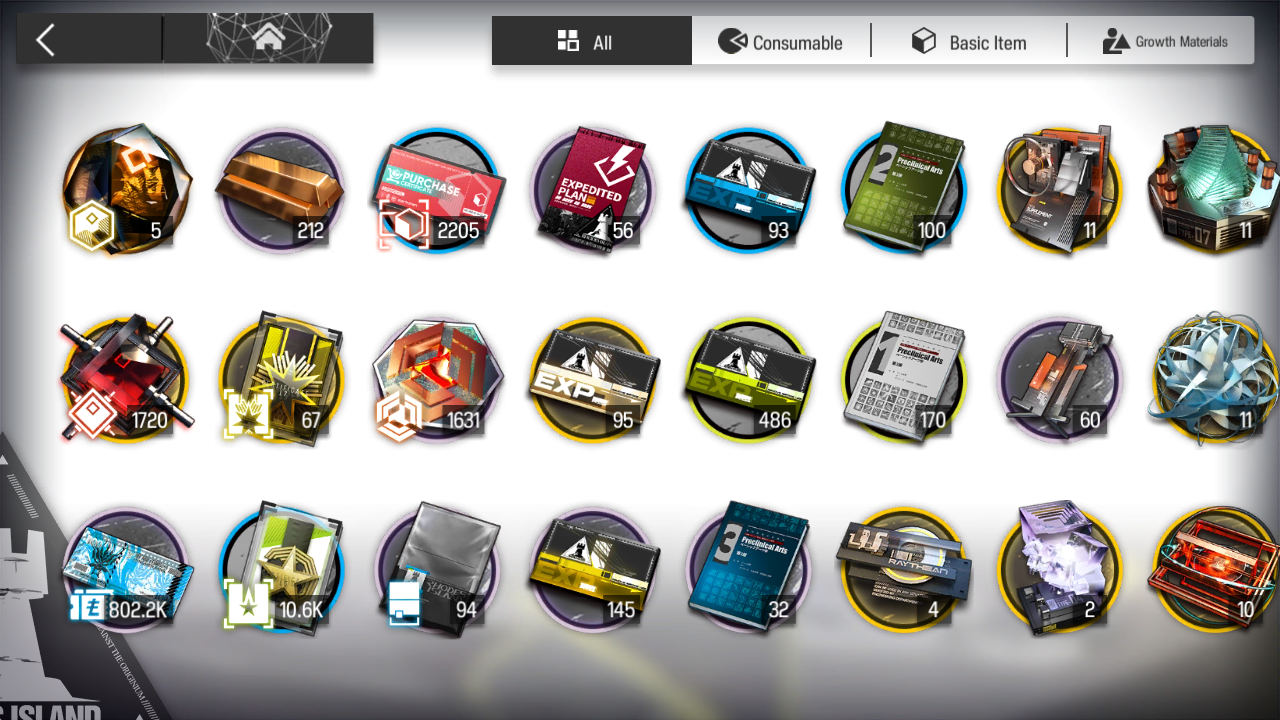This screenshot has width=1280, height=720.
Task: Open the Consumable tab
Action: (781, 41)
